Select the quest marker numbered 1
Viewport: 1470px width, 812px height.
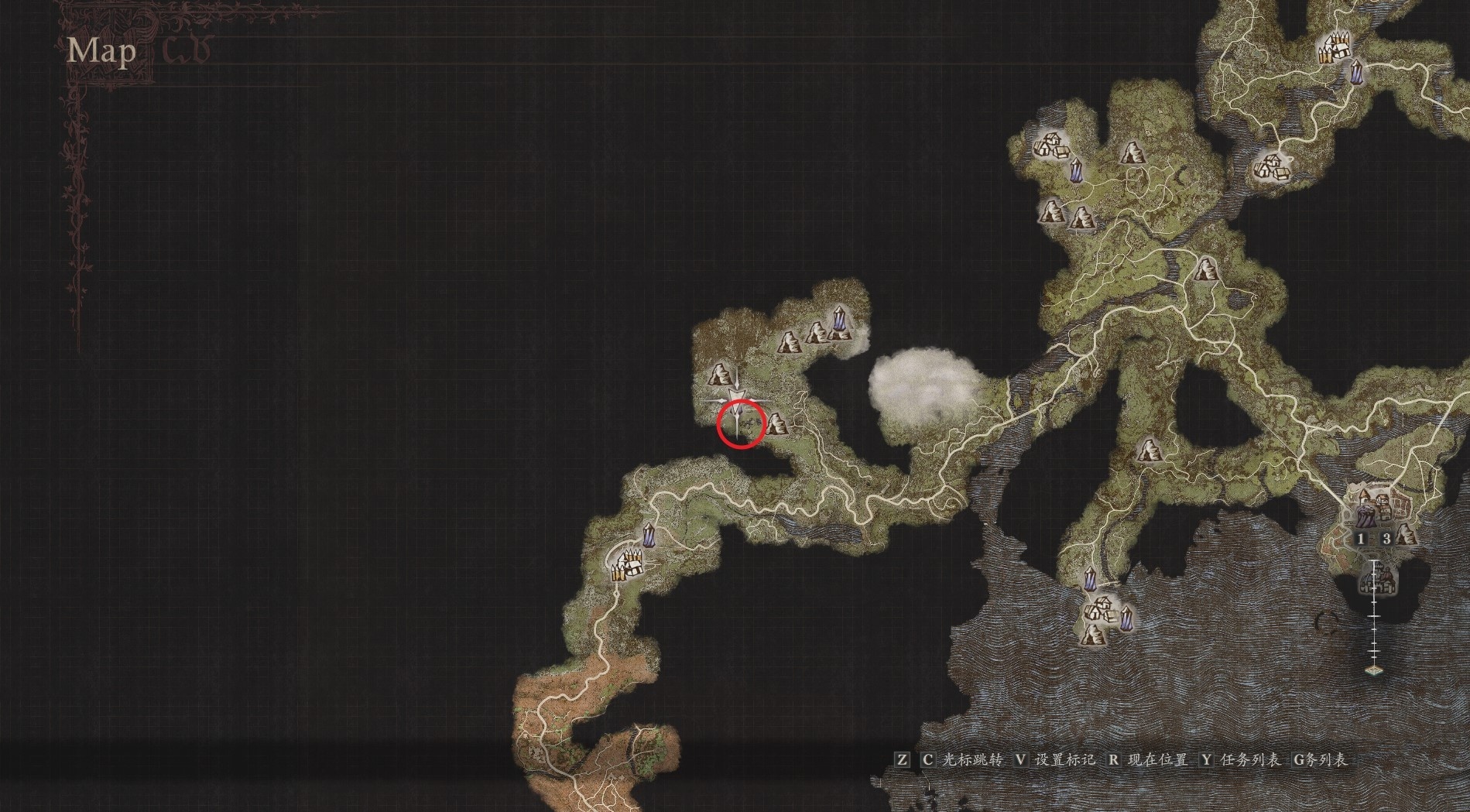(1362, 539)
